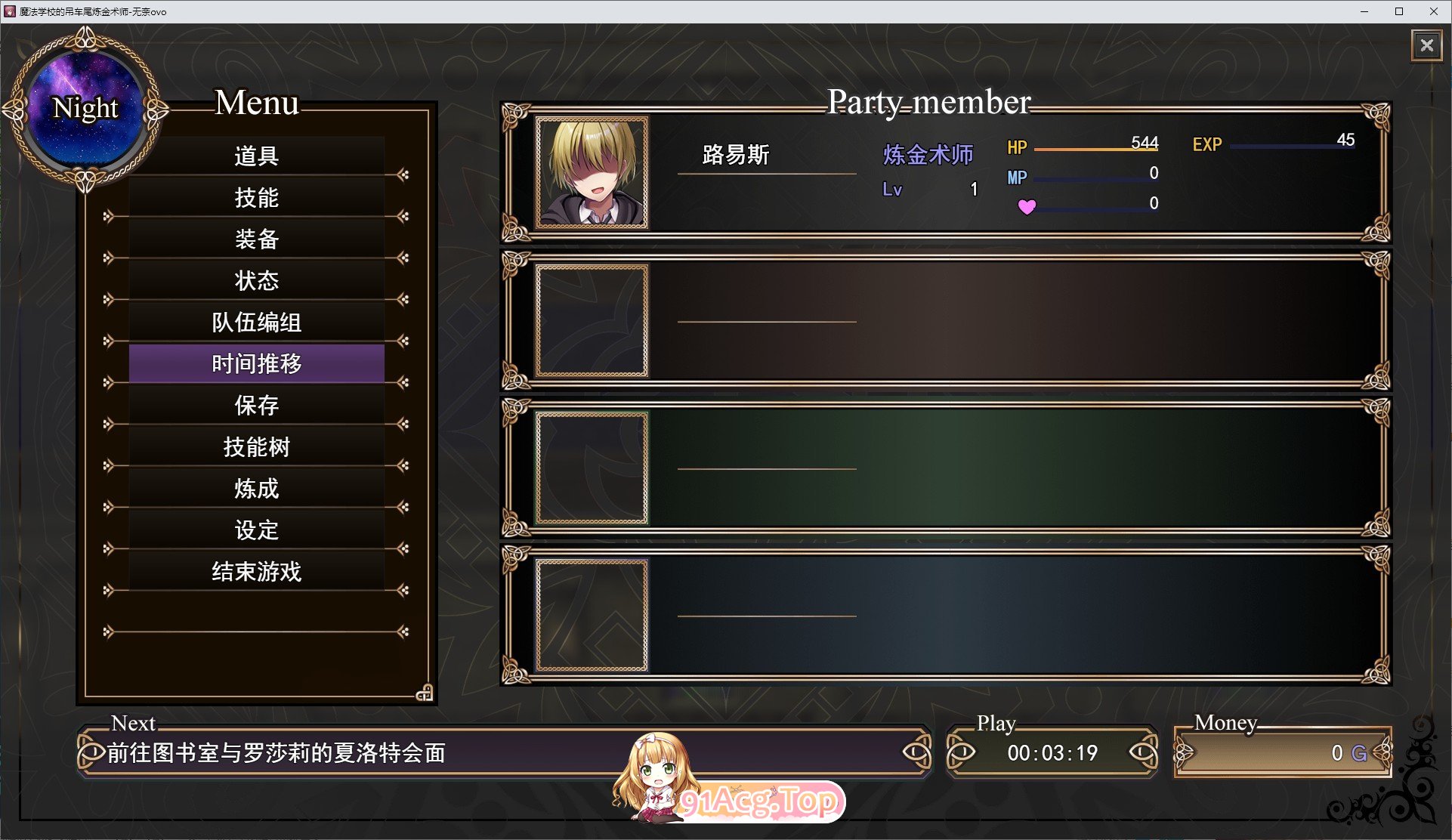Open the 保存 save menu

click(x=256, y=406)
